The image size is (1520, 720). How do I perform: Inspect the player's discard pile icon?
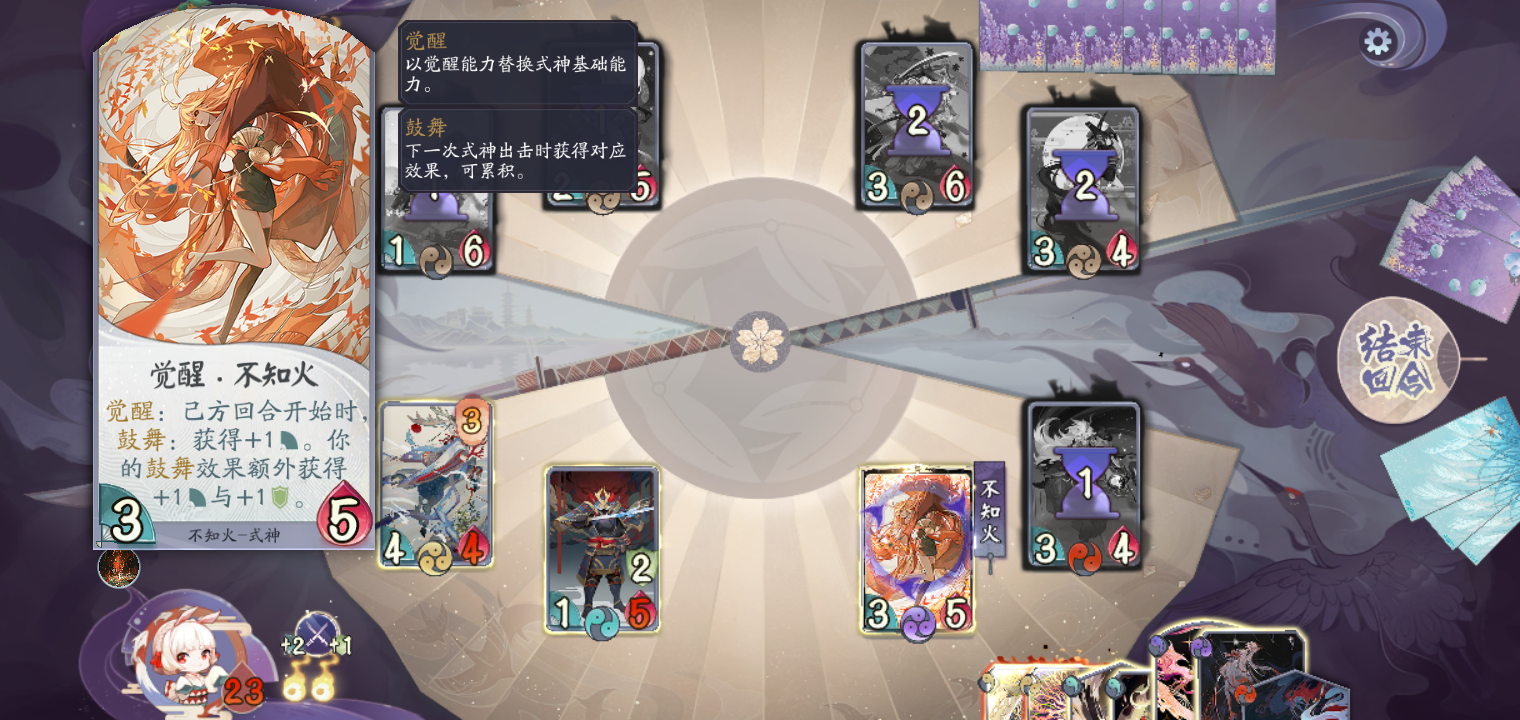point(117,567)
